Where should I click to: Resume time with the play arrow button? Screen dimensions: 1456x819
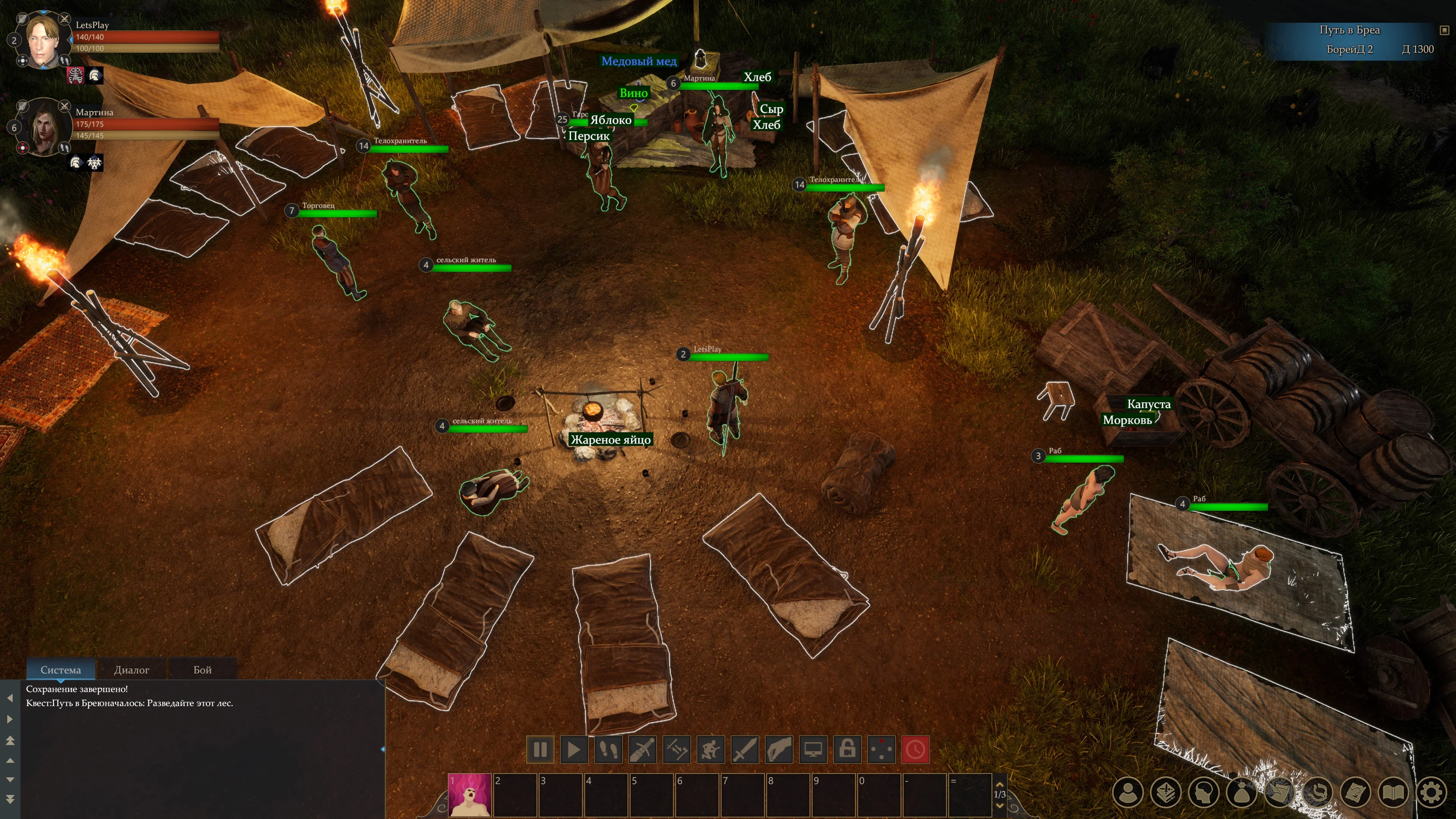pyautogui.click(x=574, y=750)
